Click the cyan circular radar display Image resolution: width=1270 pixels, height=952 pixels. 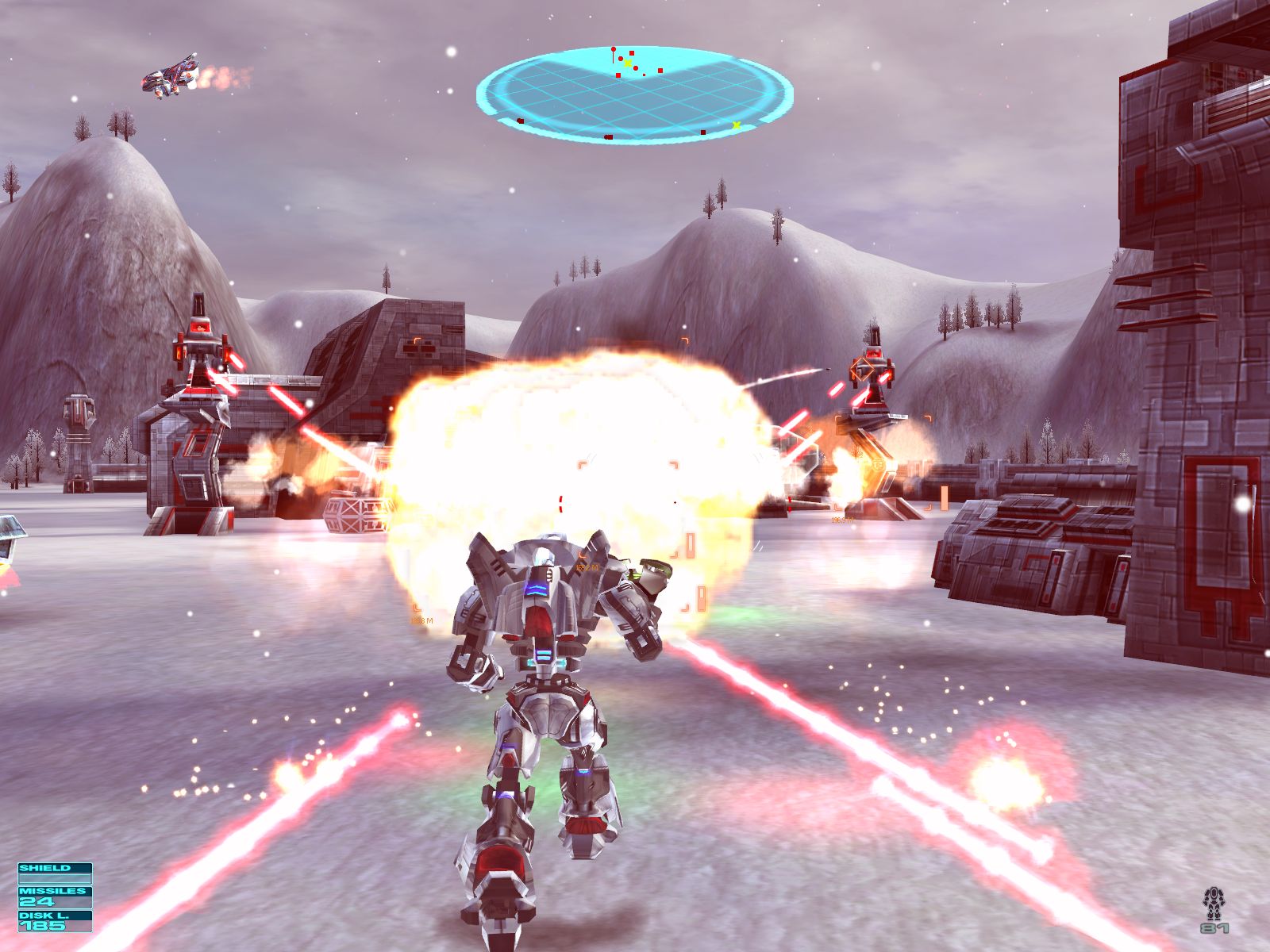[634, 94]
